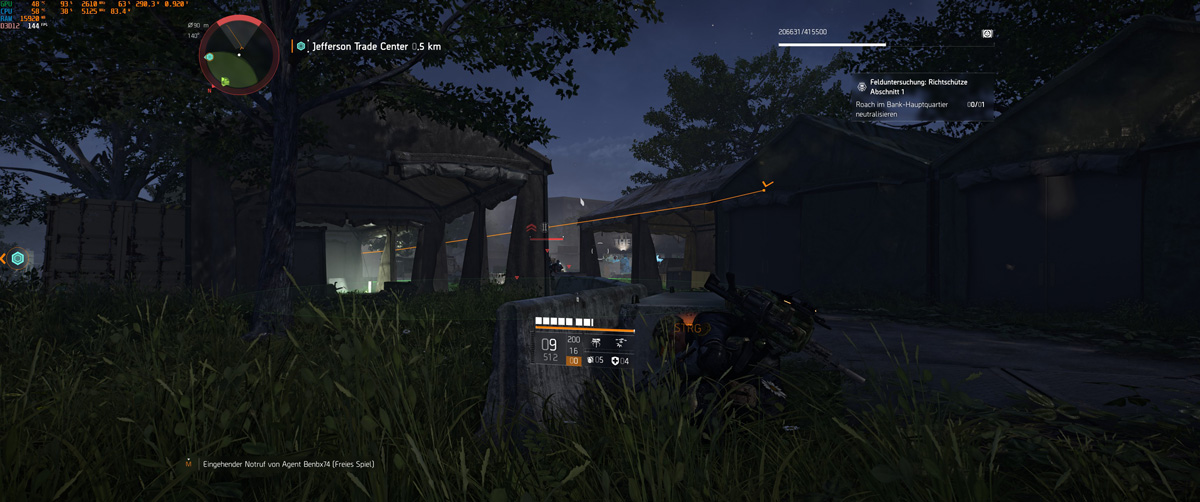Activate the right turret skill icon
Viewport: 1200px width, 502px height.
point(620,342)
